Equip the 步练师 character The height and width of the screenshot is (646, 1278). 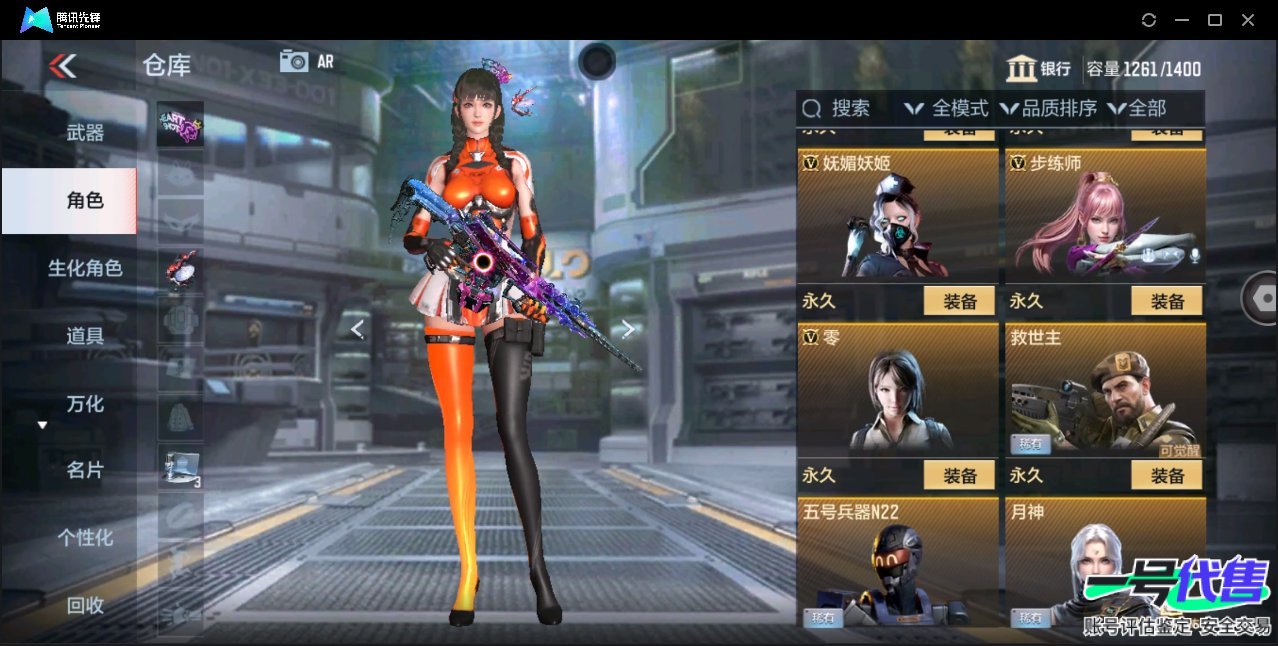point(1167,301)
